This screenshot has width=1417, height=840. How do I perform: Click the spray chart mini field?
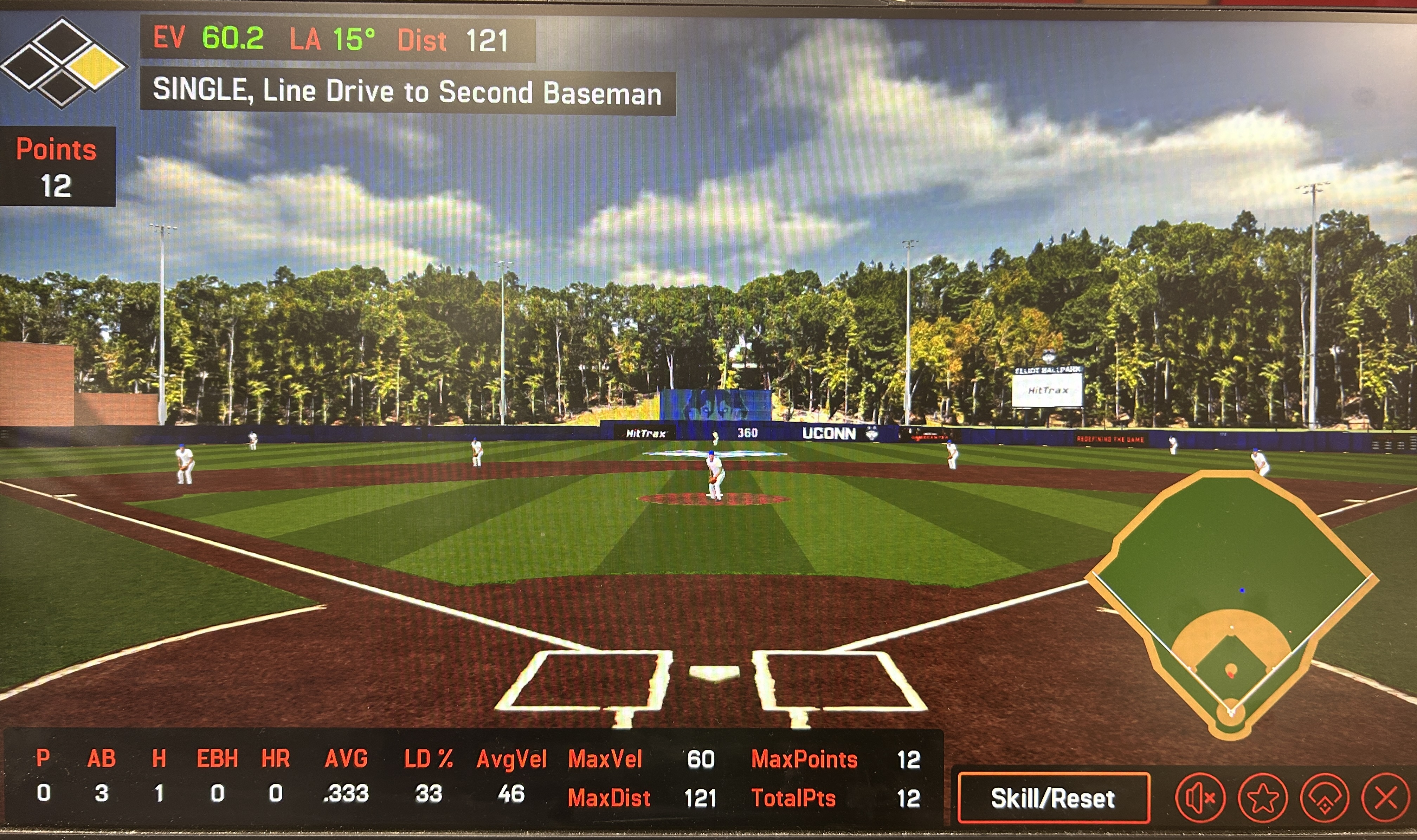coord(1231,600)
